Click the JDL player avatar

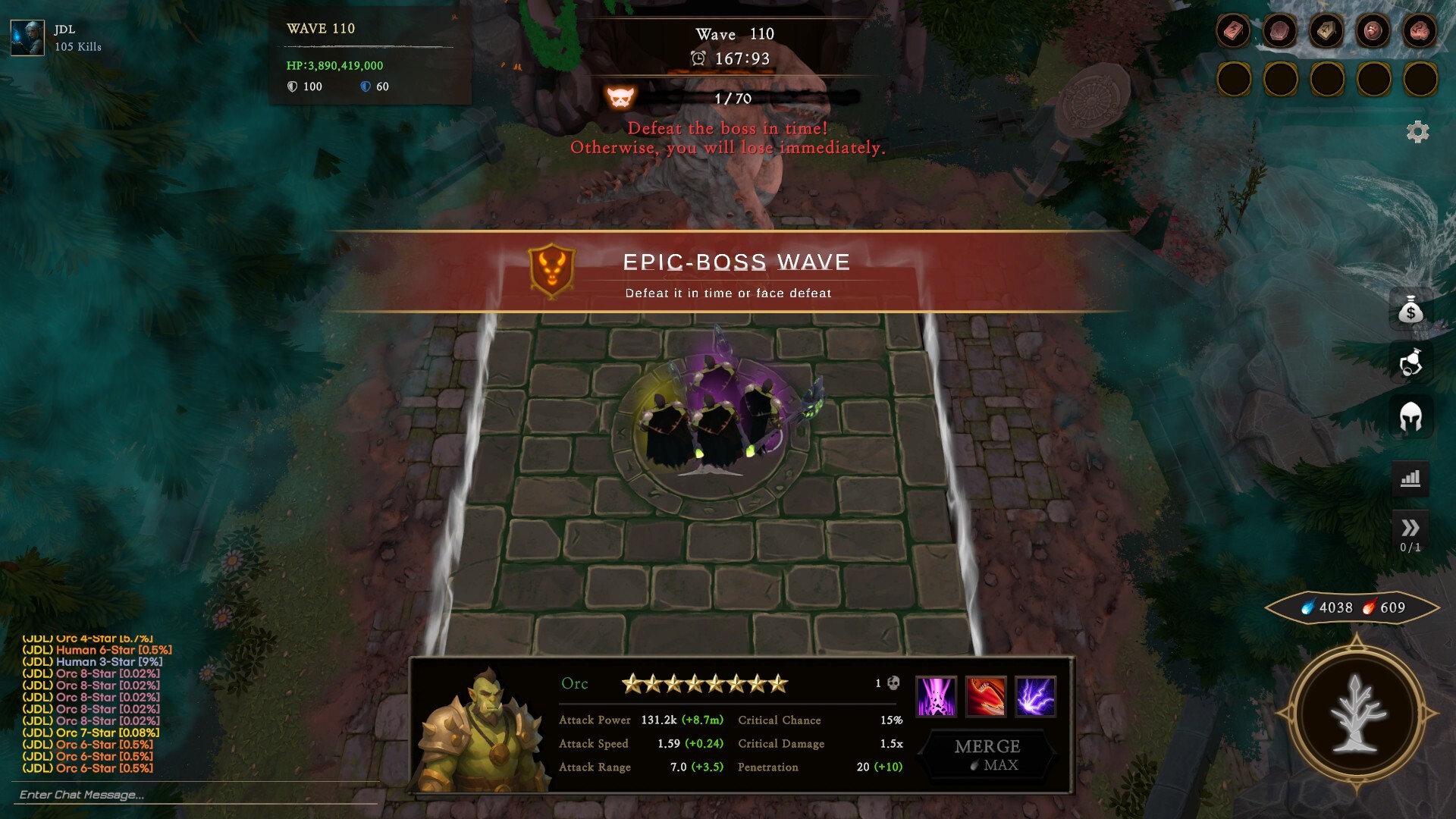click(x=27, y=38)
